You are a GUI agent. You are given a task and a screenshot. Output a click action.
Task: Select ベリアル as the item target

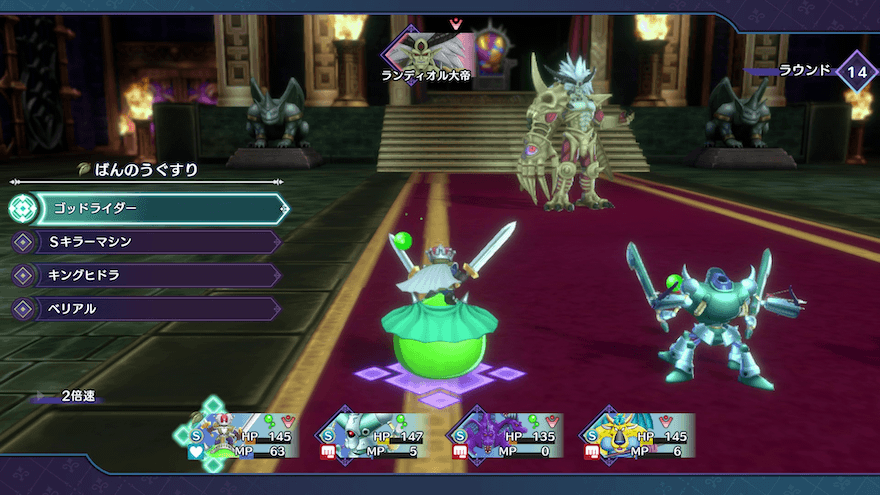click(150, 309)
